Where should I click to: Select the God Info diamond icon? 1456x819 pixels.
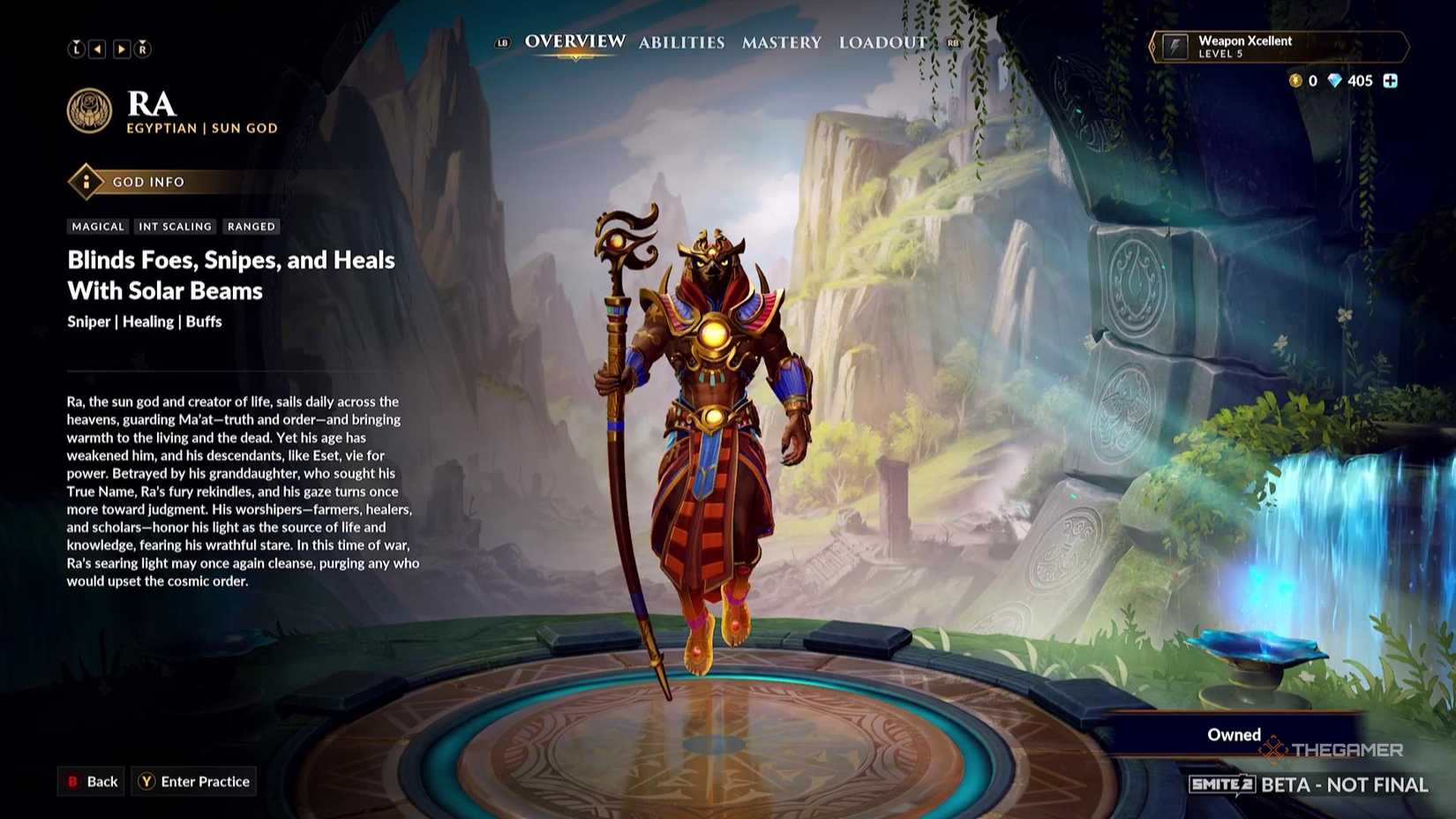(x=85, y=182)
